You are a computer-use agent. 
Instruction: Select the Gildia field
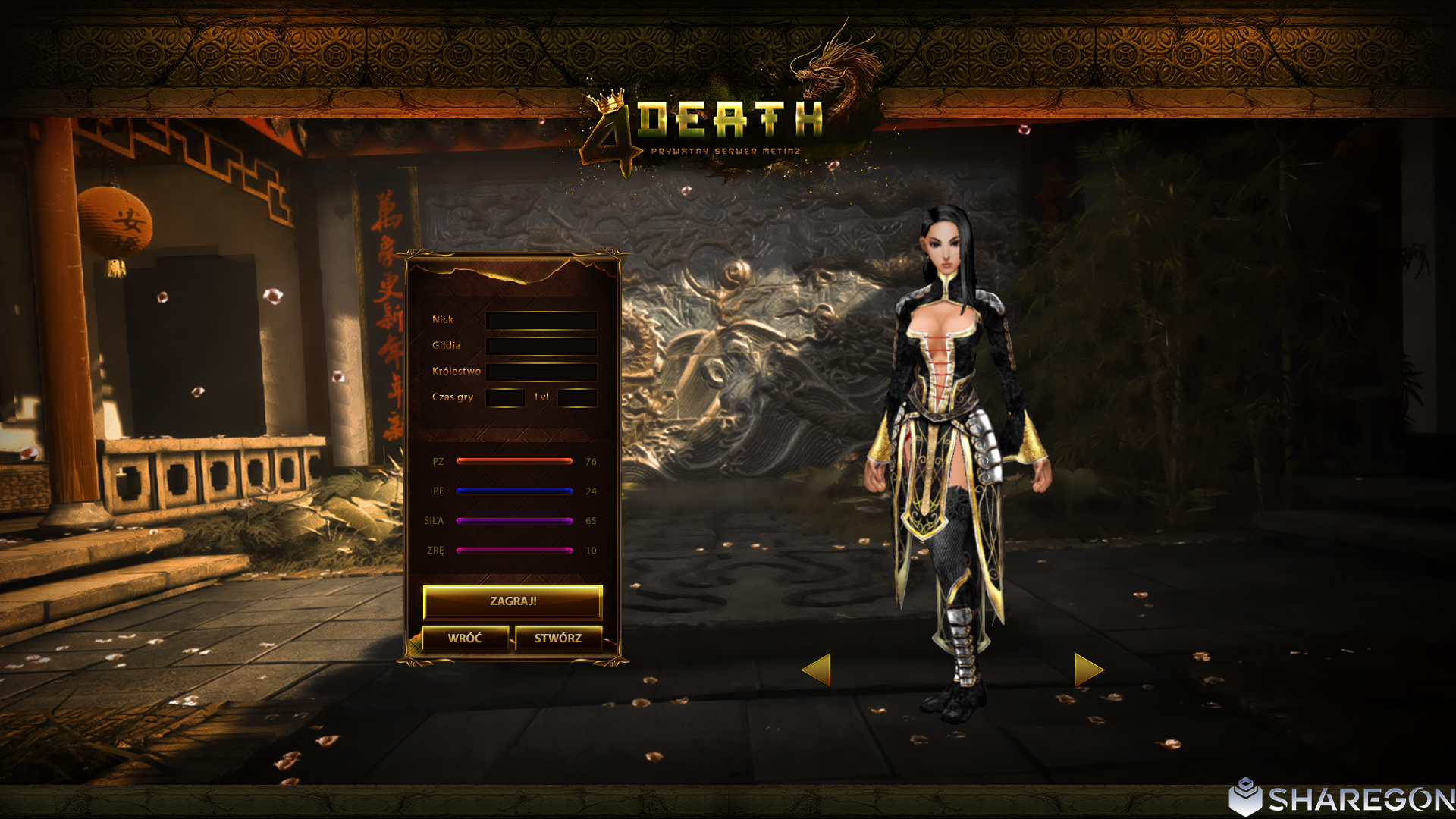coord(541,346)
